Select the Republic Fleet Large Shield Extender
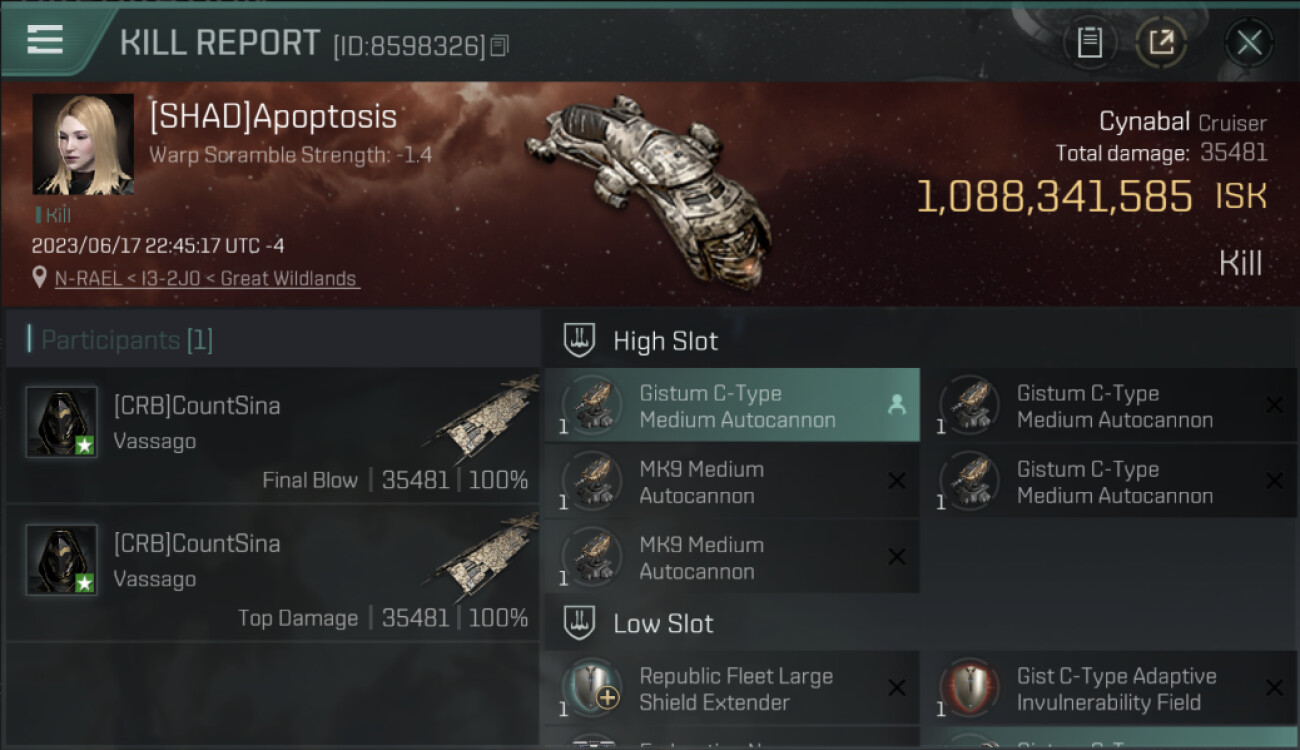1300x750 pixels. (x=732, y=689)
